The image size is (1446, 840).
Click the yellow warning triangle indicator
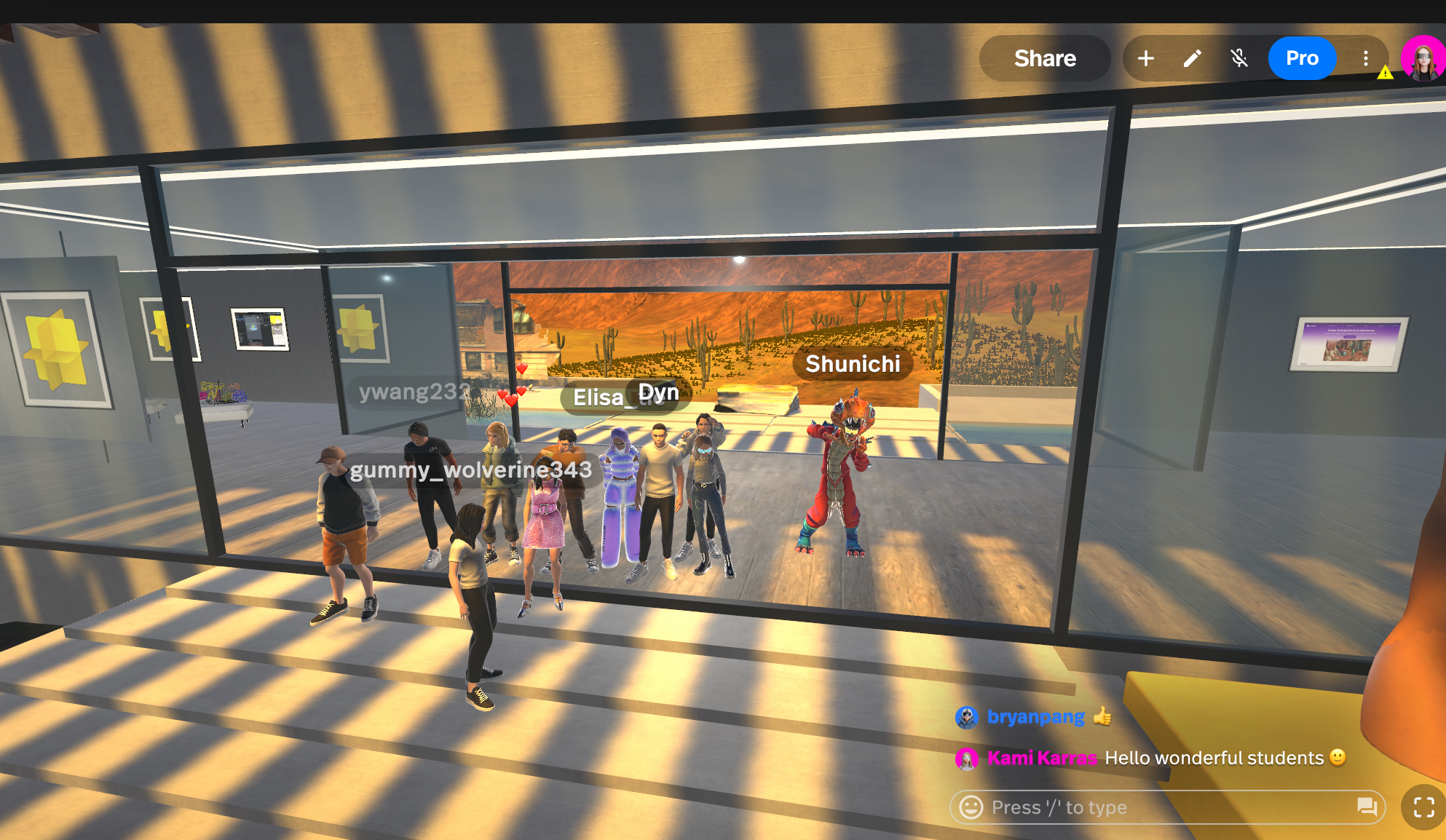1386,72
